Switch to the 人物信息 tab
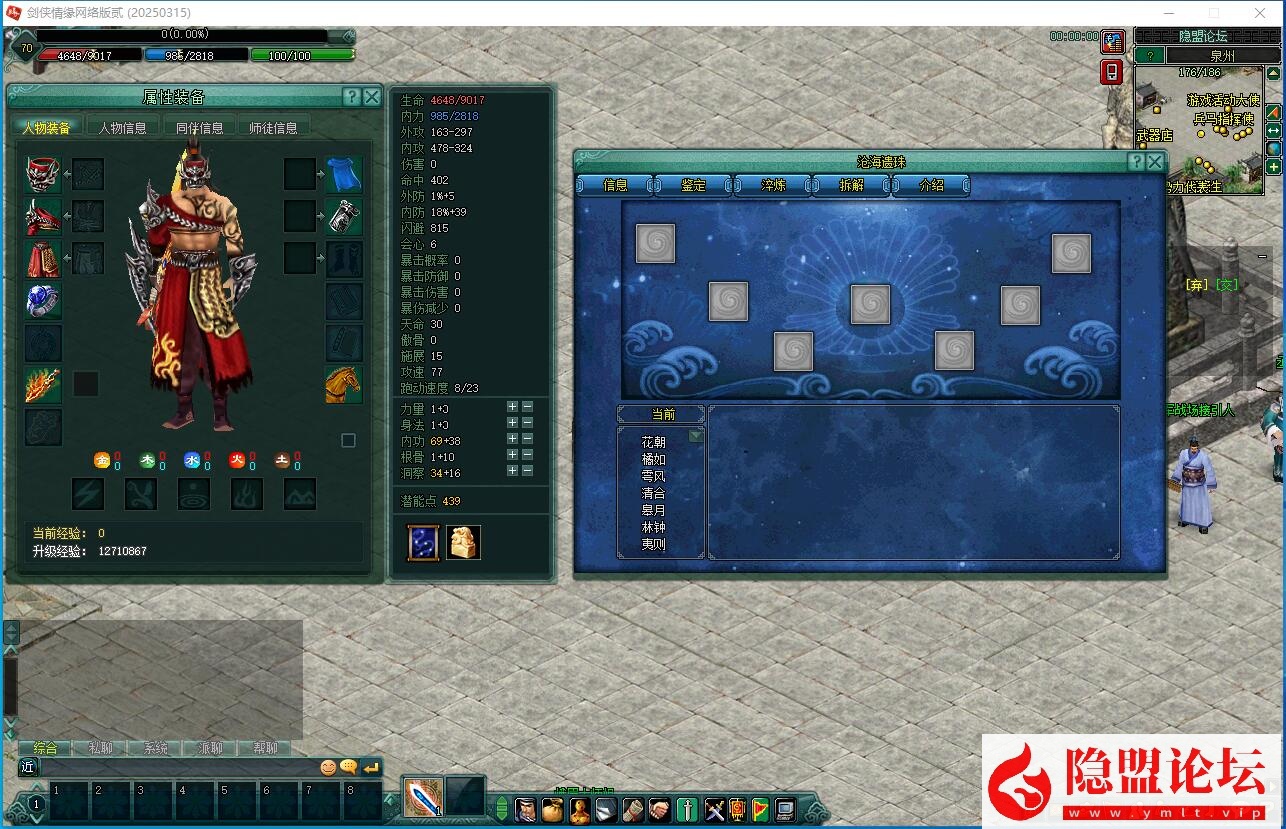 (122, 128)
